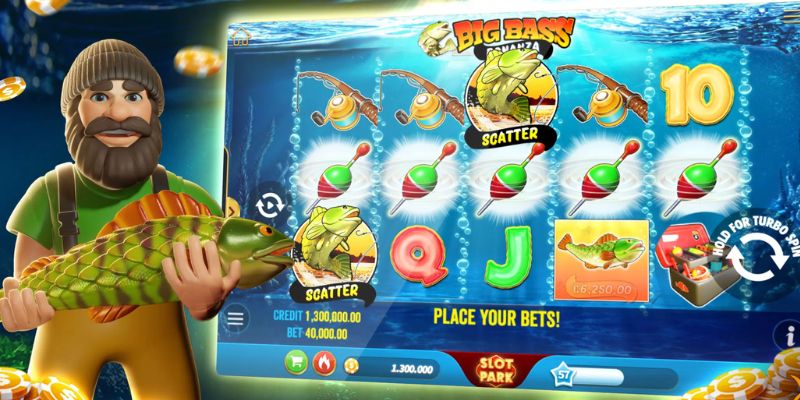Tap the red flame button
This screenshot has width=800, height=400.
coord(324,363)
